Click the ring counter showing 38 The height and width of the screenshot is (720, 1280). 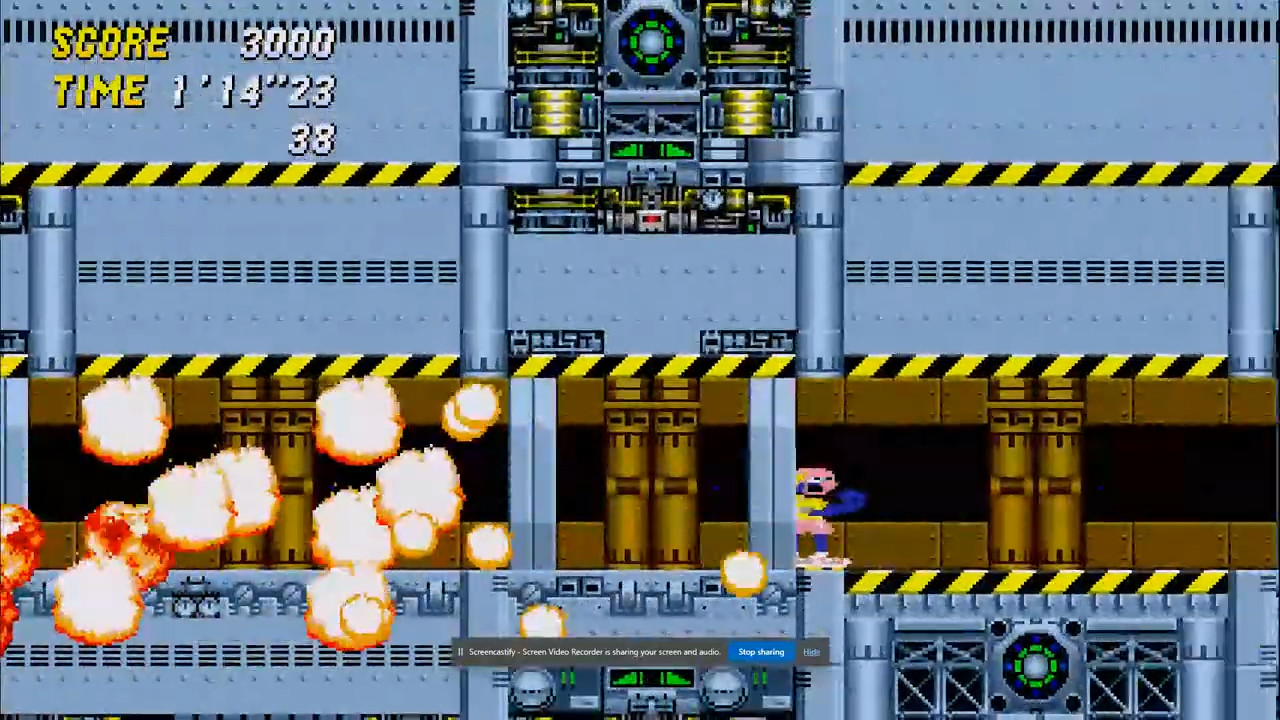click(x=310, y=140)
